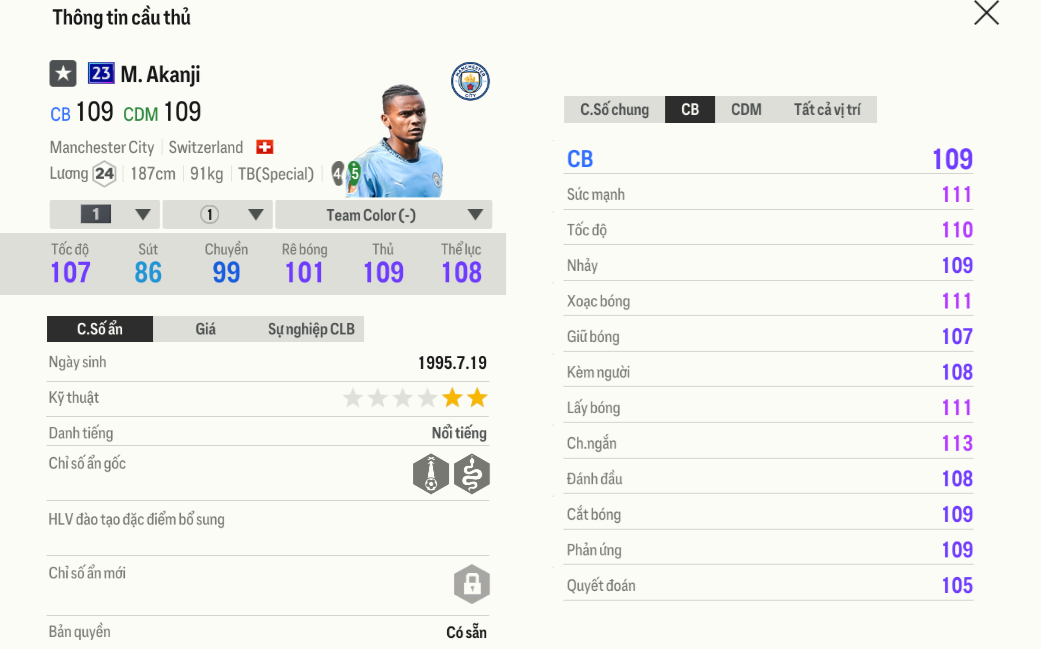The height and width of the screenshot is (649, 1041).
Task: Click the star favorite icon beside M. Akanji
Action: (63, 73)
